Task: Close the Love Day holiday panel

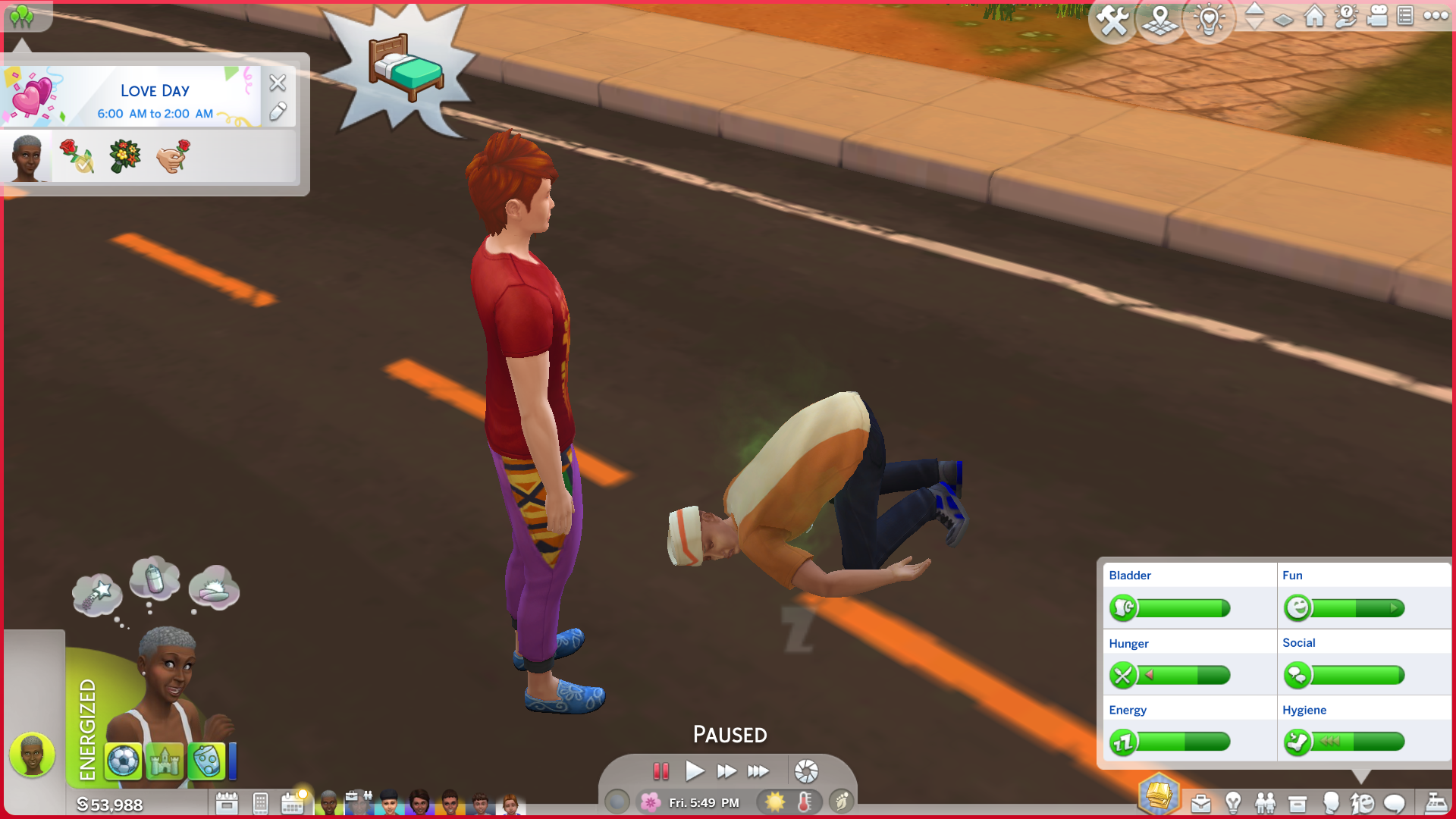Action: click(x=278, y=83)
